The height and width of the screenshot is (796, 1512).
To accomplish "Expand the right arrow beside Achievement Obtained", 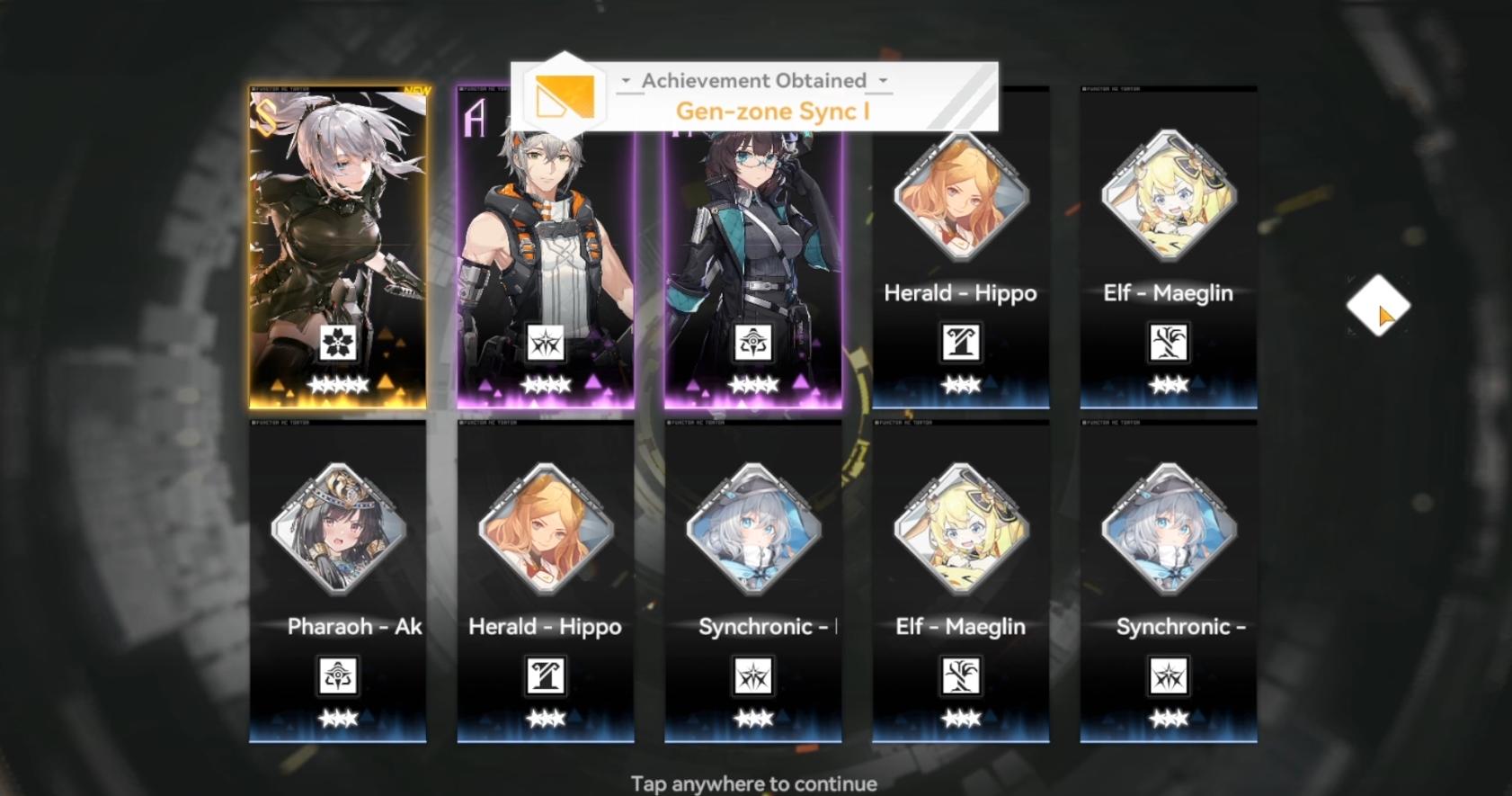I will [x=882, y=80].
